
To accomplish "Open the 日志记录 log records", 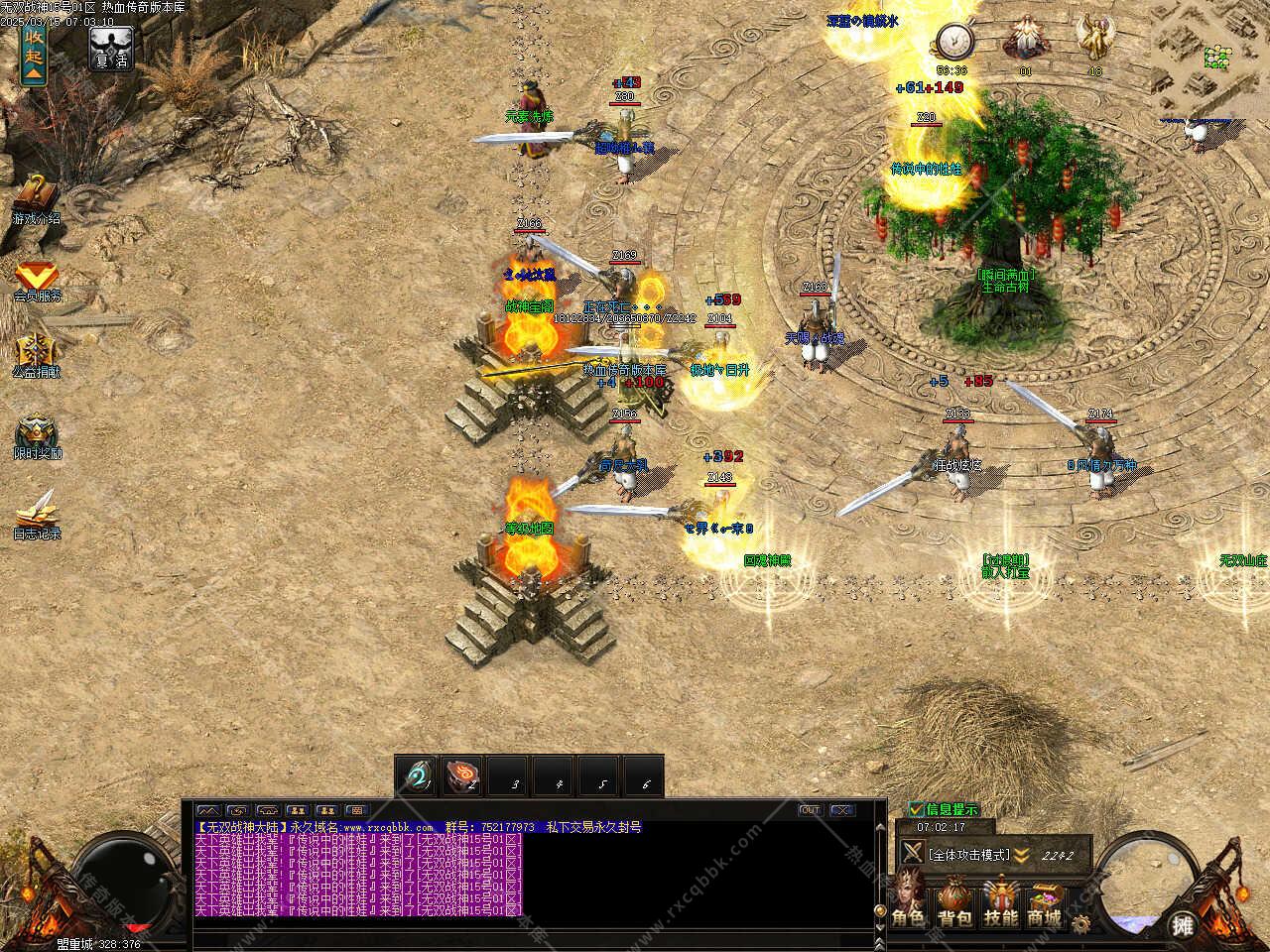I will coord(37,513).
